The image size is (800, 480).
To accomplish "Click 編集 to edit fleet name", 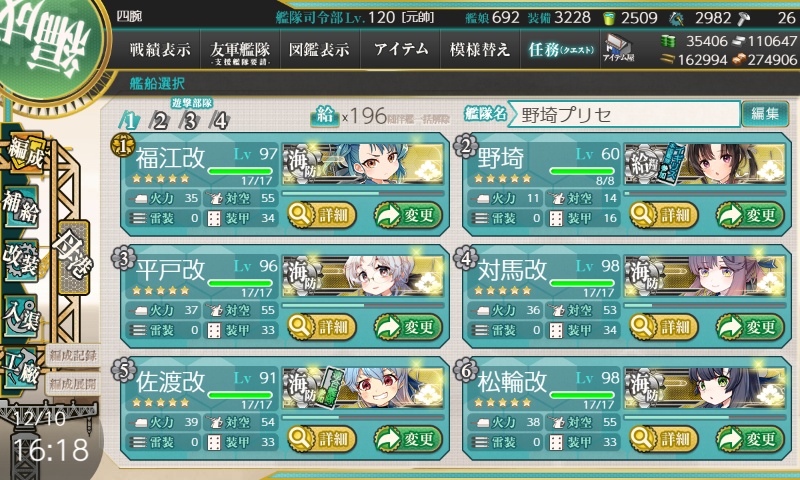I will pos(765,114).
